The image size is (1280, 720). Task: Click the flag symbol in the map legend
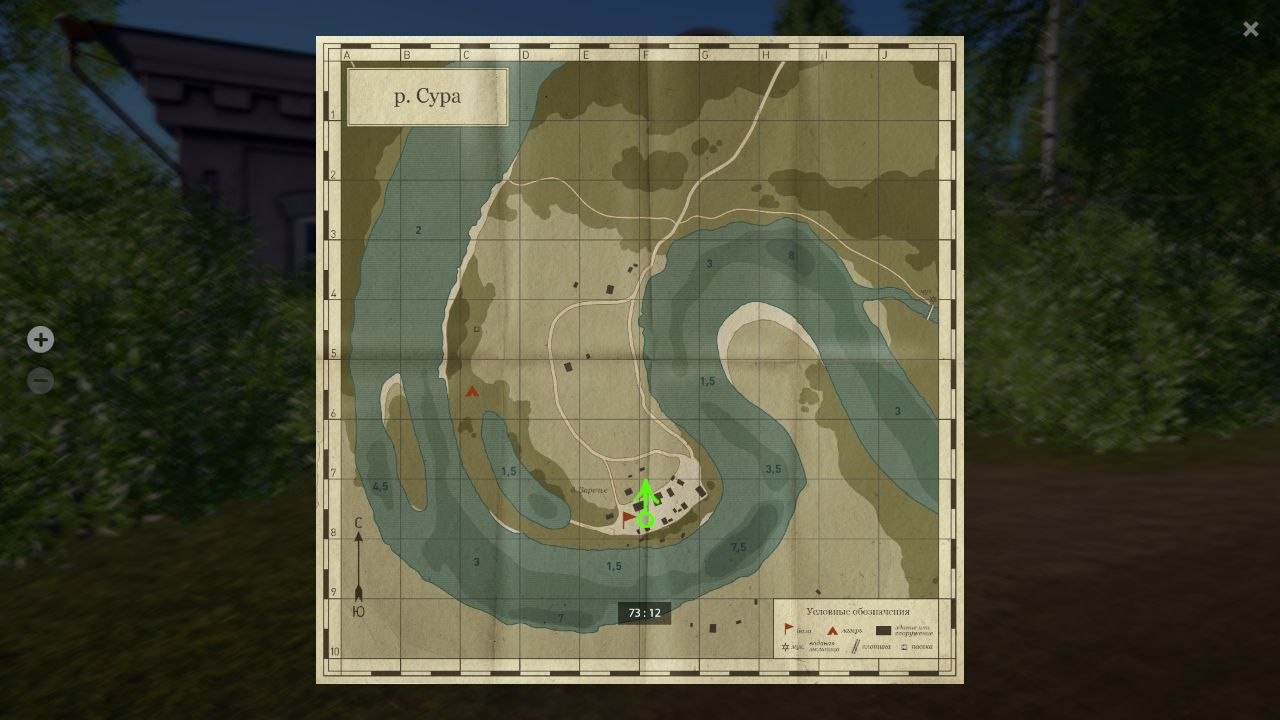click(788, 626)
